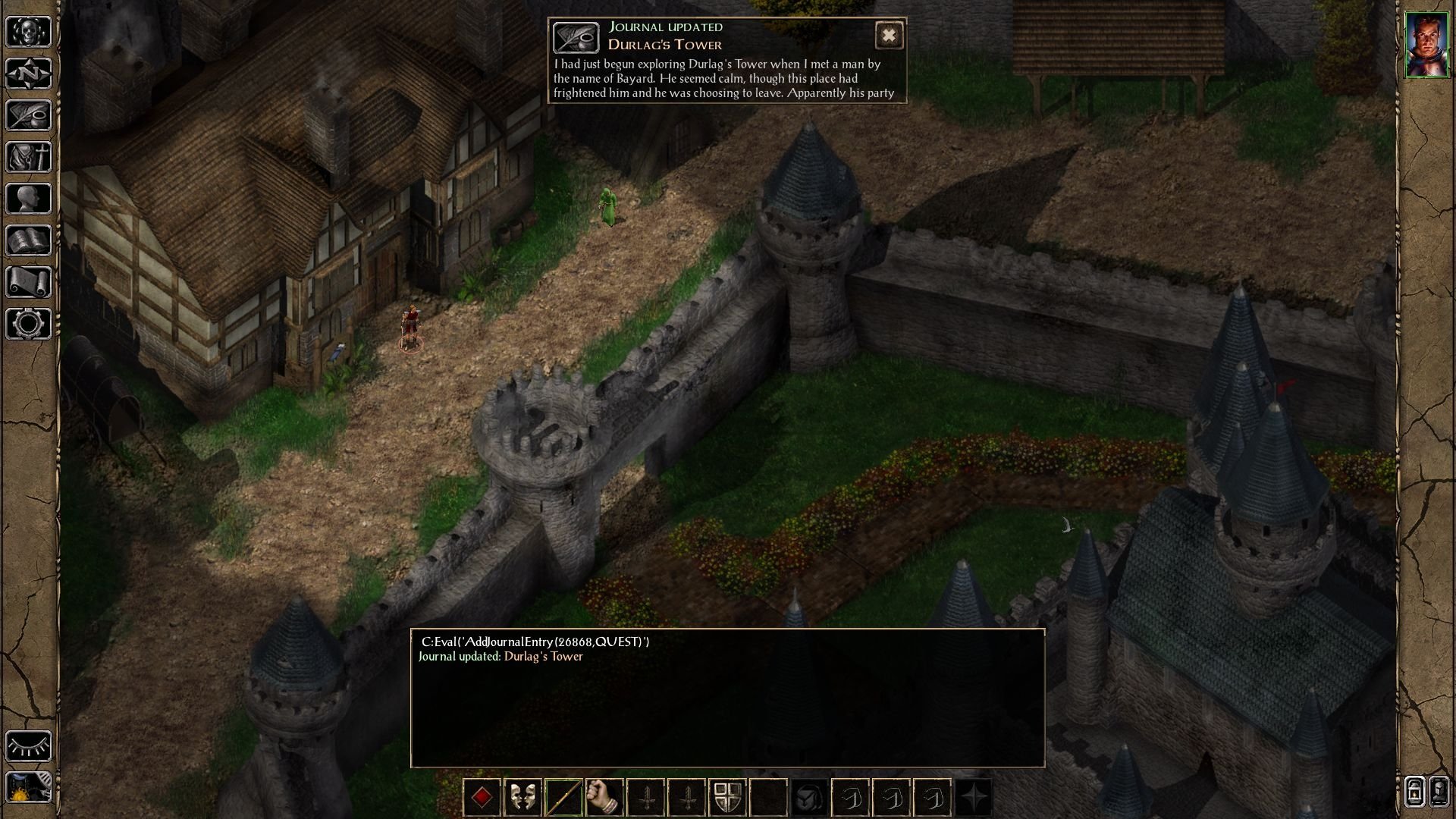The width and height of the screenshot is (1456, 819).
Task: Click the Journal updated quill icon
Action: click(576, 37)
